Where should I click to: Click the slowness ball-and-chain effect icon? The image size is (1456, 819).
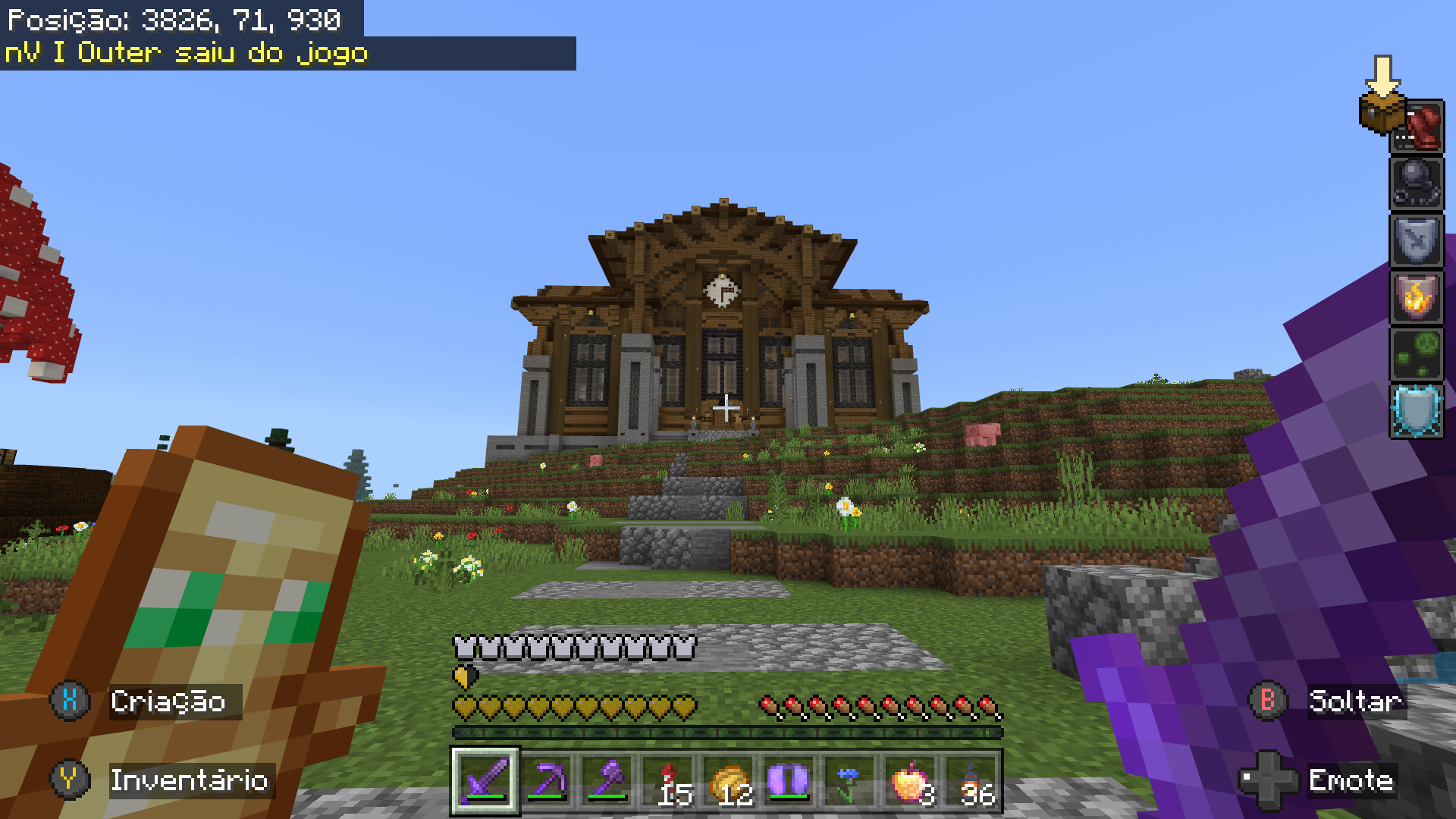[1416, 182]
